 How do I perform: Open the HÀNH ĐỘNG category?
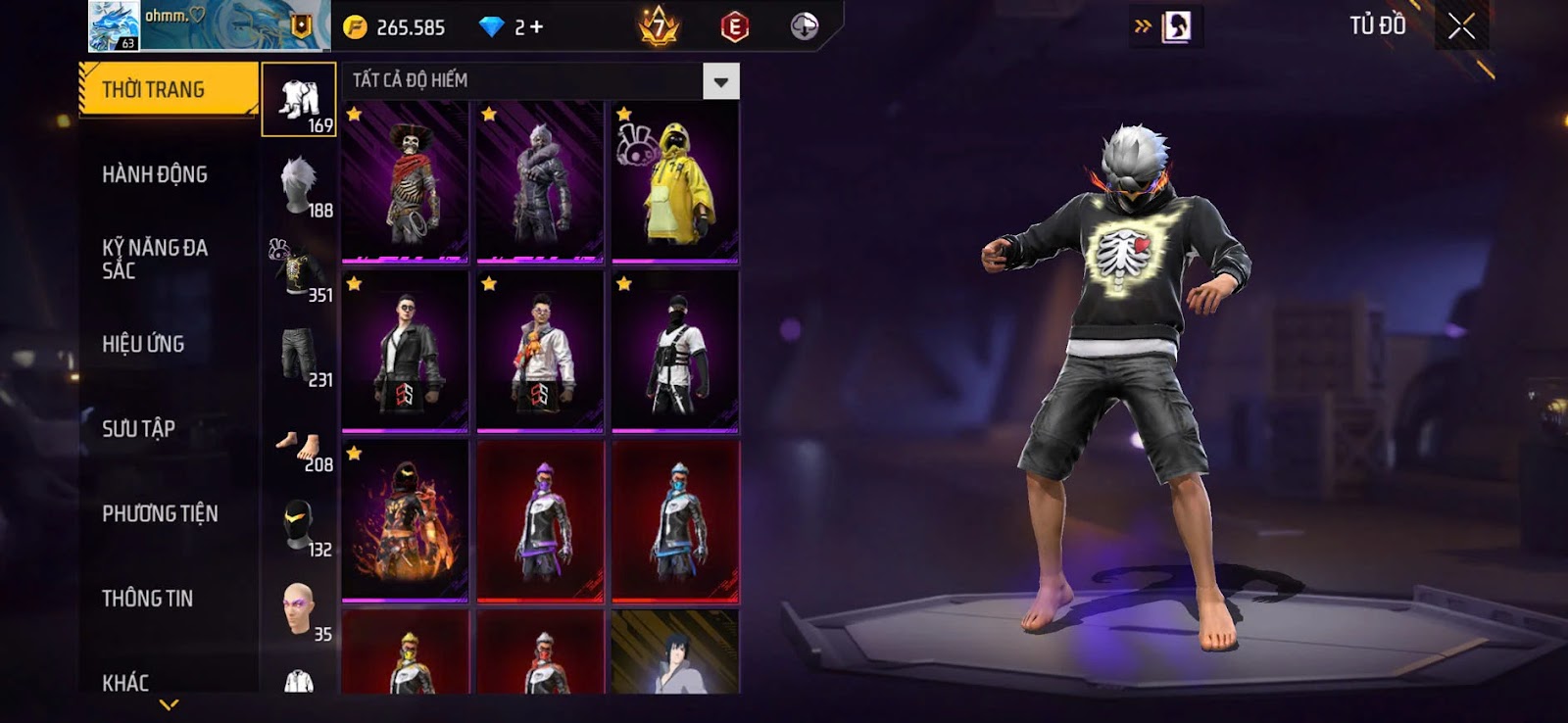[x=155, y=174]
